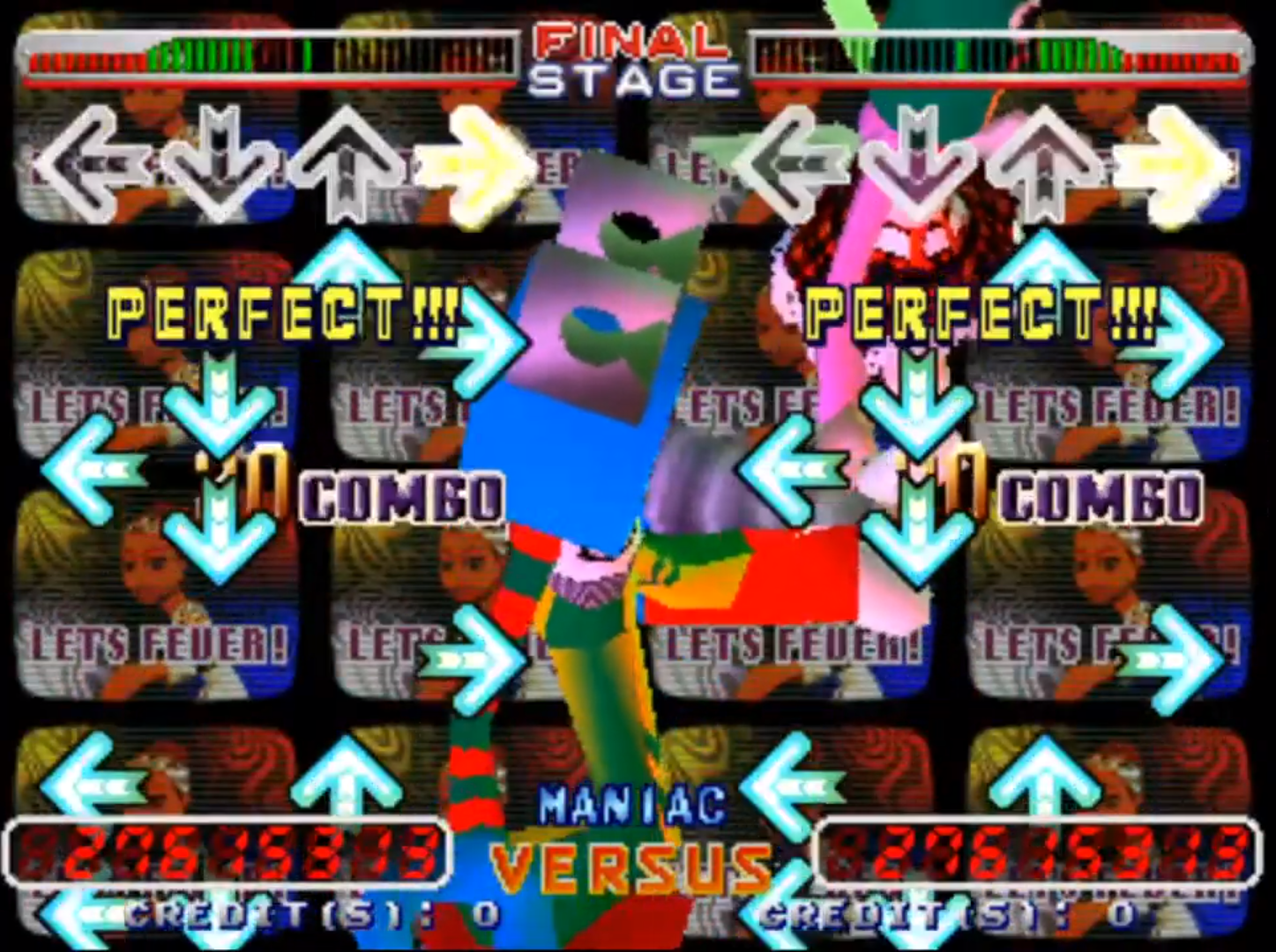Viewport: 1276px width, 952px height.
Task: Select the down receptor arrow in player 1's step zone
Action: tap(218, 163)
